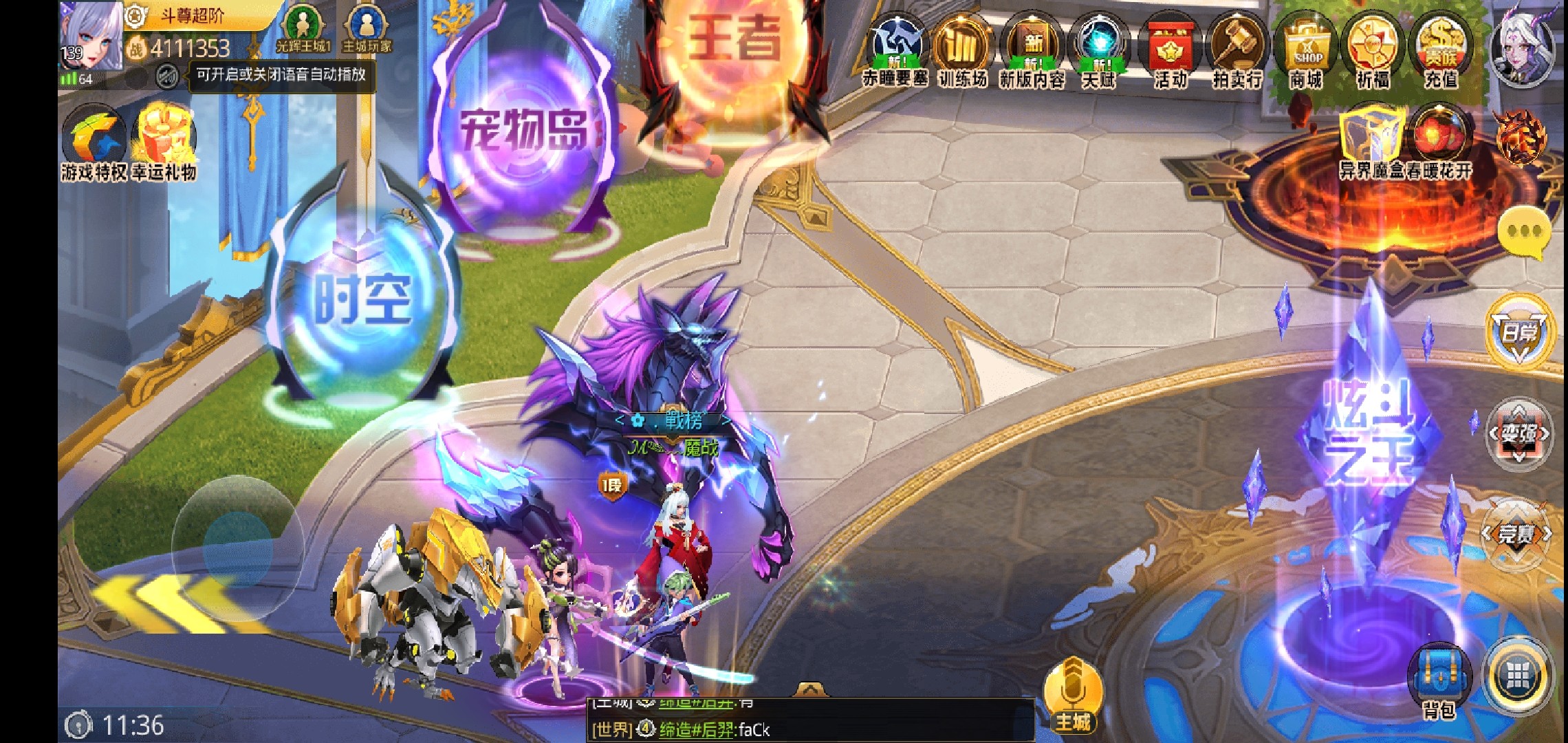Open the 异界魔盒 magic box event
This screenshot has height=743, width=1568.
click(x=1371, y=141)
